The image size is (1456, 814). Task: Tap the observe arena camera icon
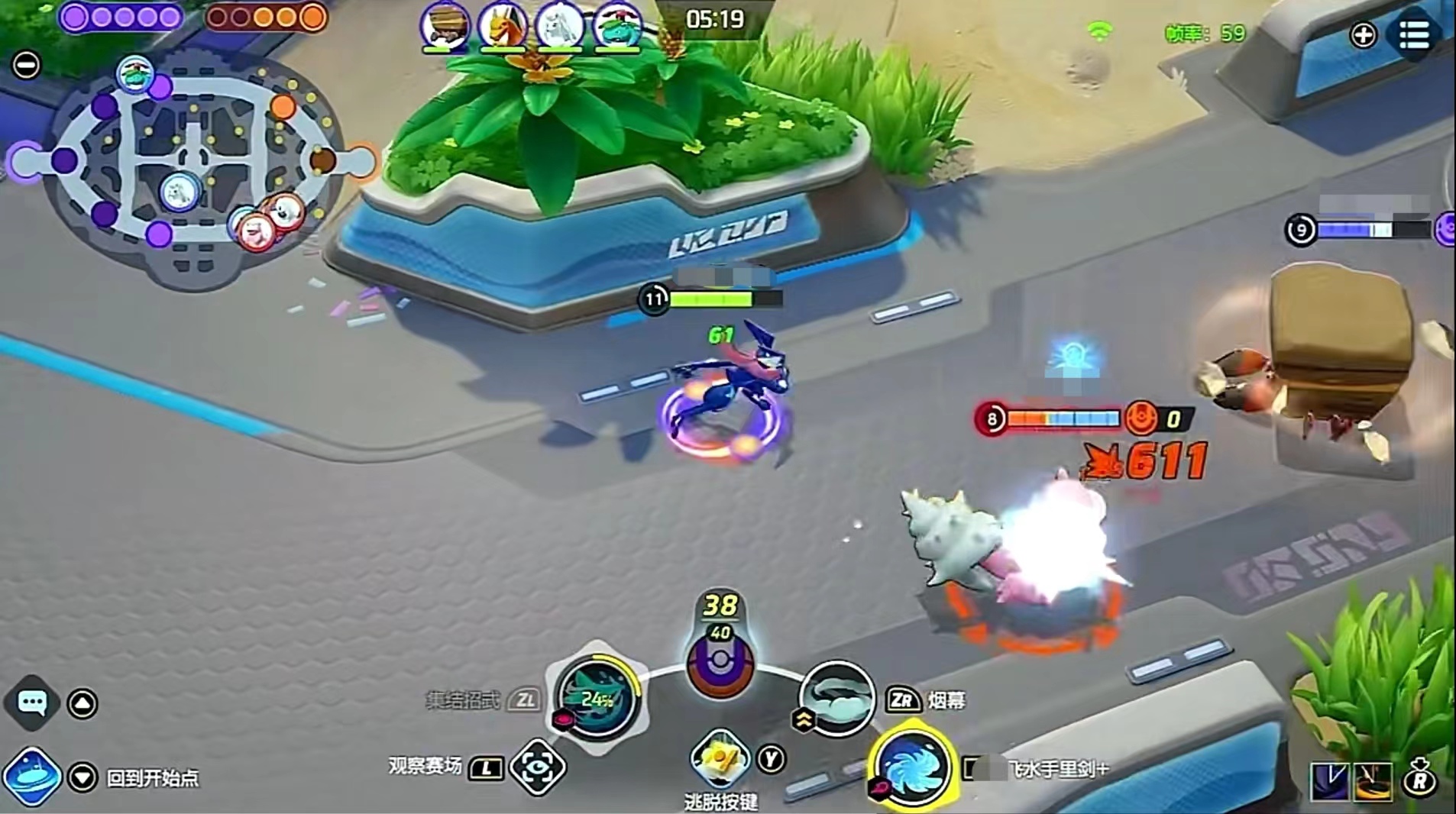(x=538, y=767)
